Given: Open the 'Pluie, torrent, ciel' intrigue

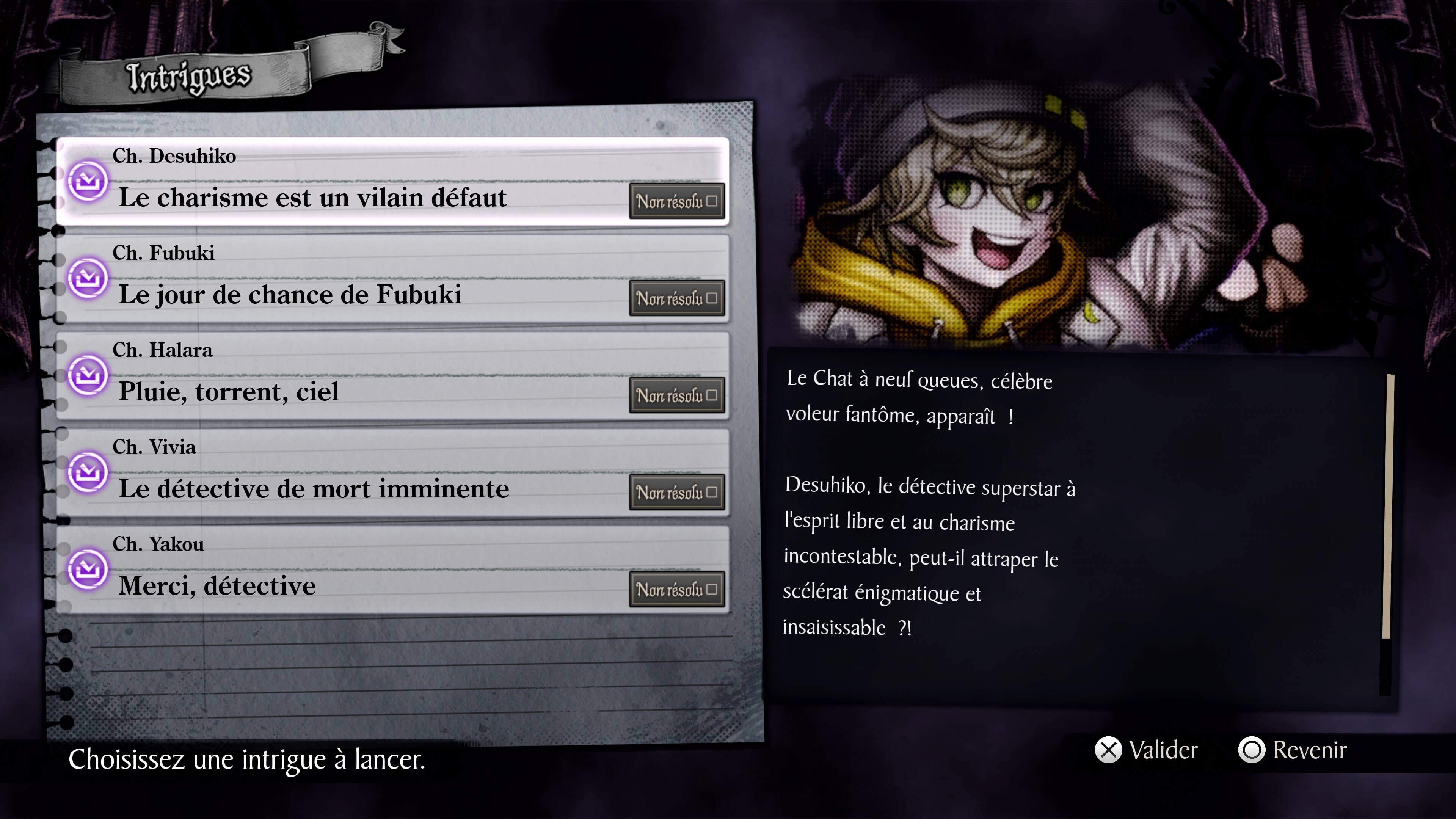Looking at the screenshot, I should (x=392, y=376).
